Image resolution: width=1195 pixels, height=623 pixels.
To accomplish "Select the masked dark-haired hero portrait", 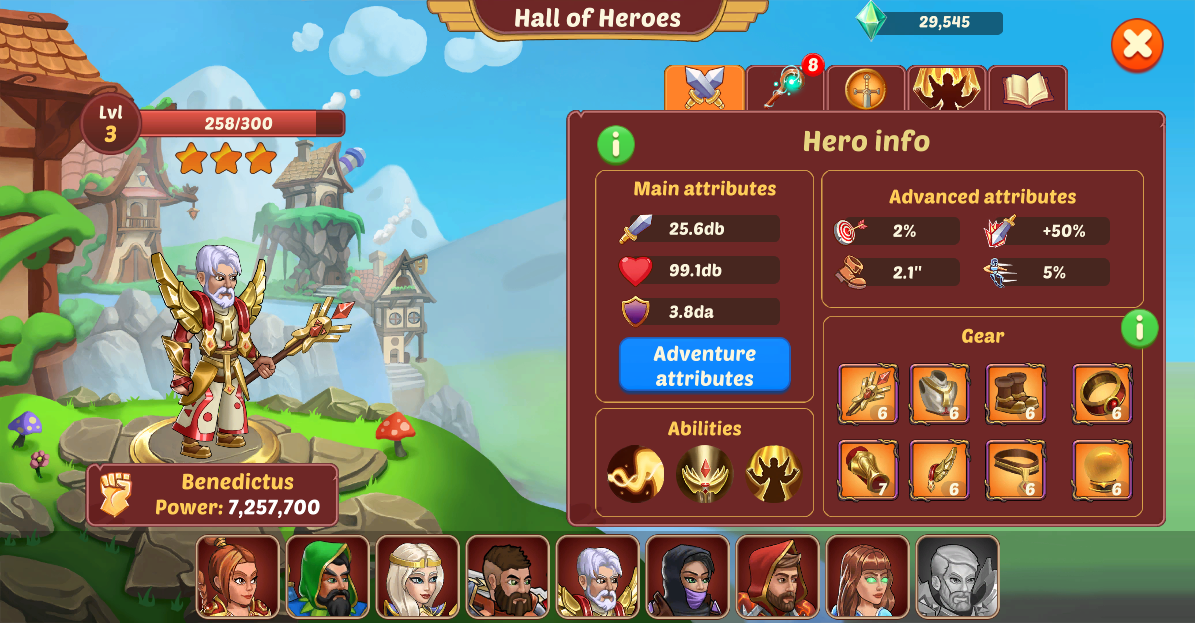I will click(687, 577).
